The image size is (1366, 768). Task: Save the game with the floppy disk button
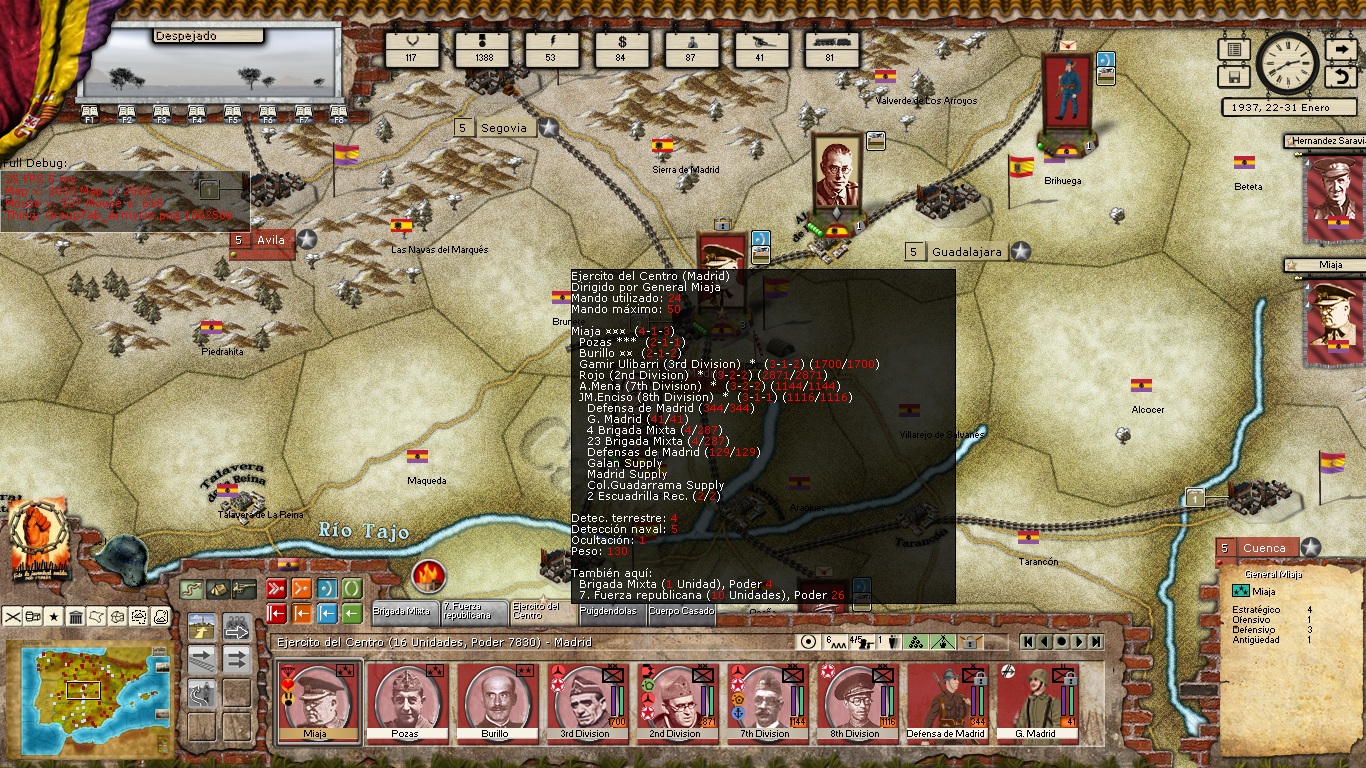click(x=1234, y=77)
